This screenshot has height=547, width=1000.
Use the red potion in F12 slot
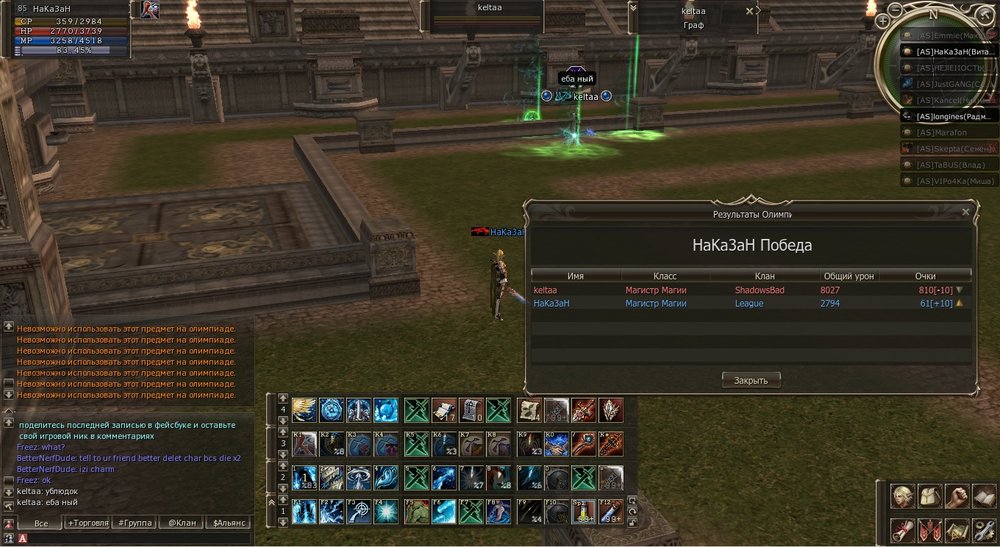click(x=610, y=512)
